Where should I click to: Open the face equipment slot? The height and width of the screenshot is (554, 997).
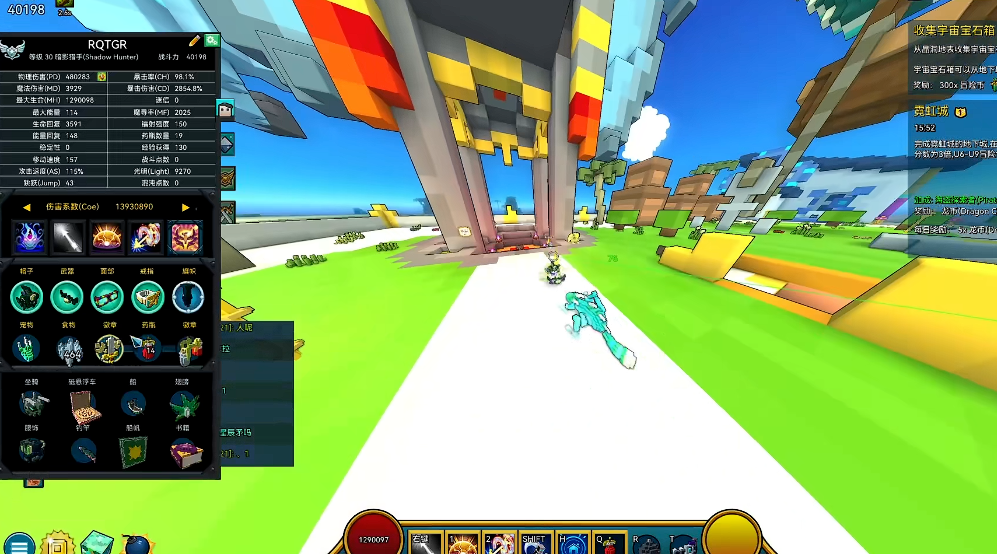coord(107,296)
